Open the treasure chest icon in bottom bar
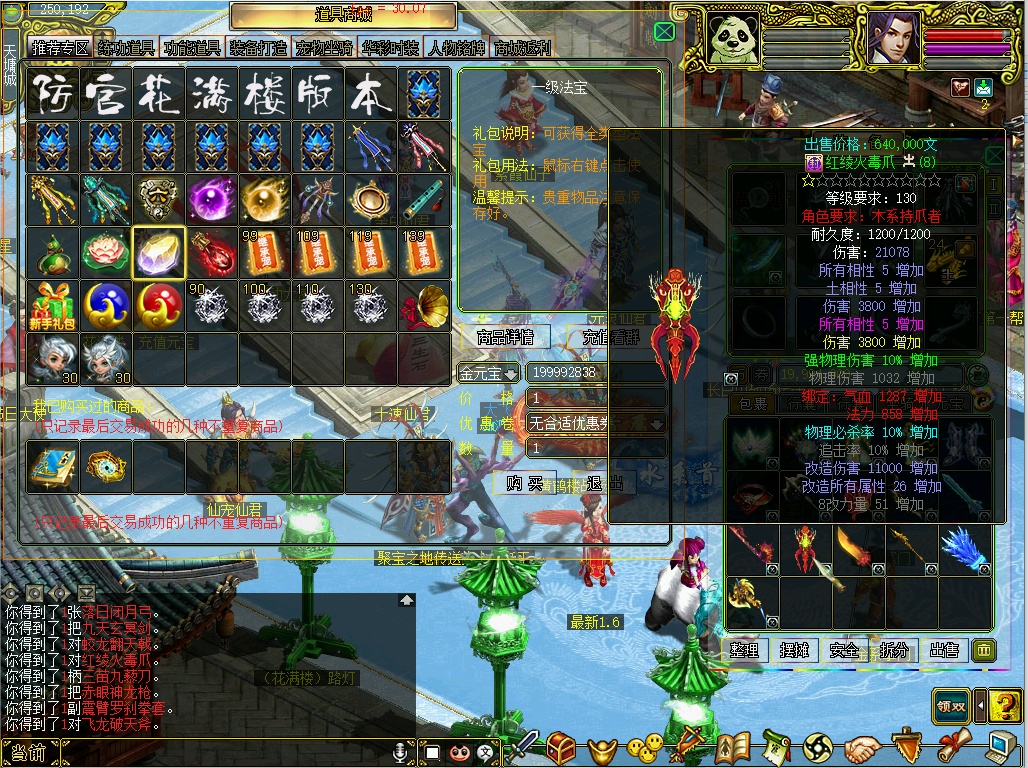This screenshot has width=1028, height=768. 561,746
